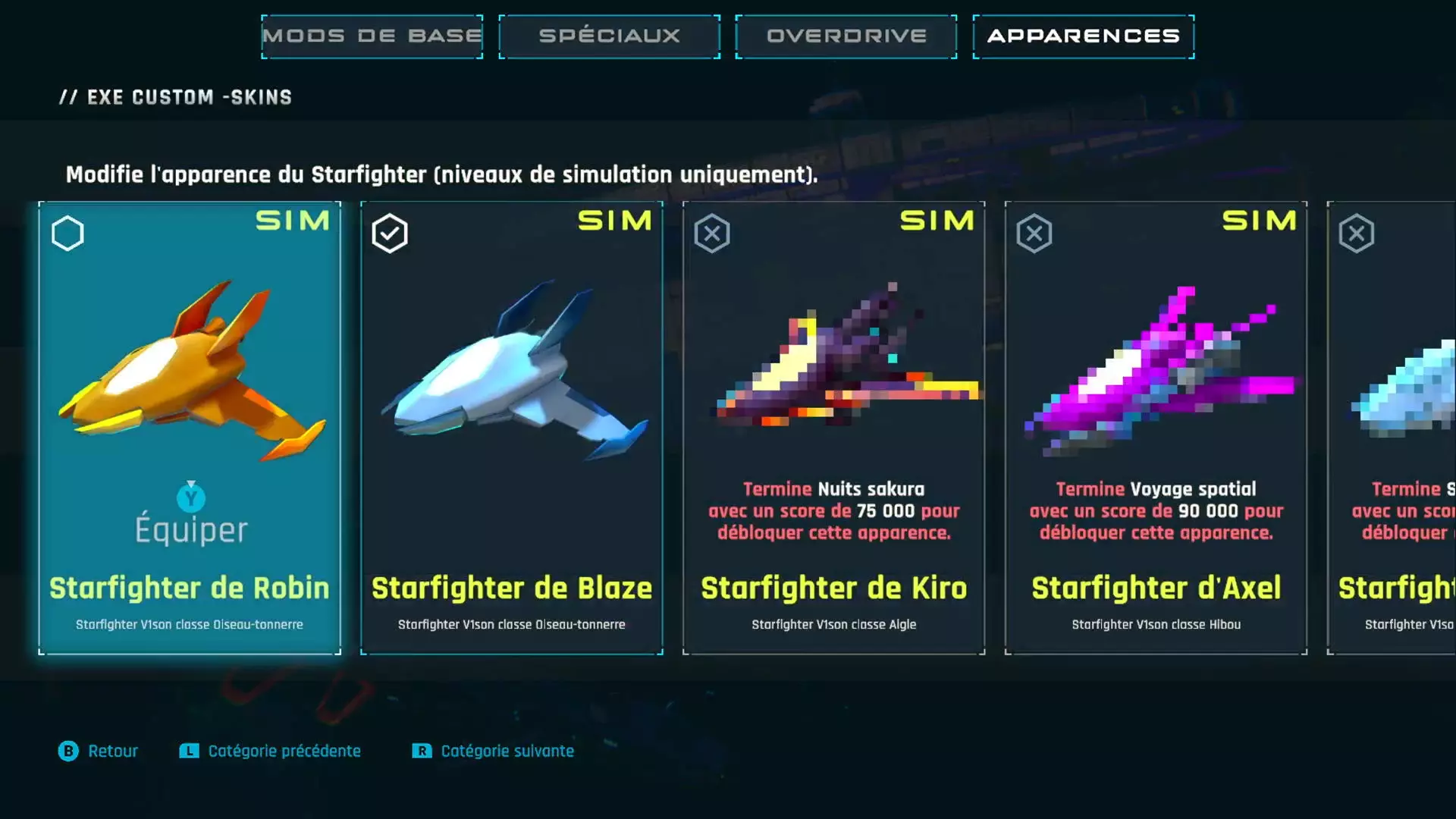Switch to the Mods de base tab

[372, 36]
